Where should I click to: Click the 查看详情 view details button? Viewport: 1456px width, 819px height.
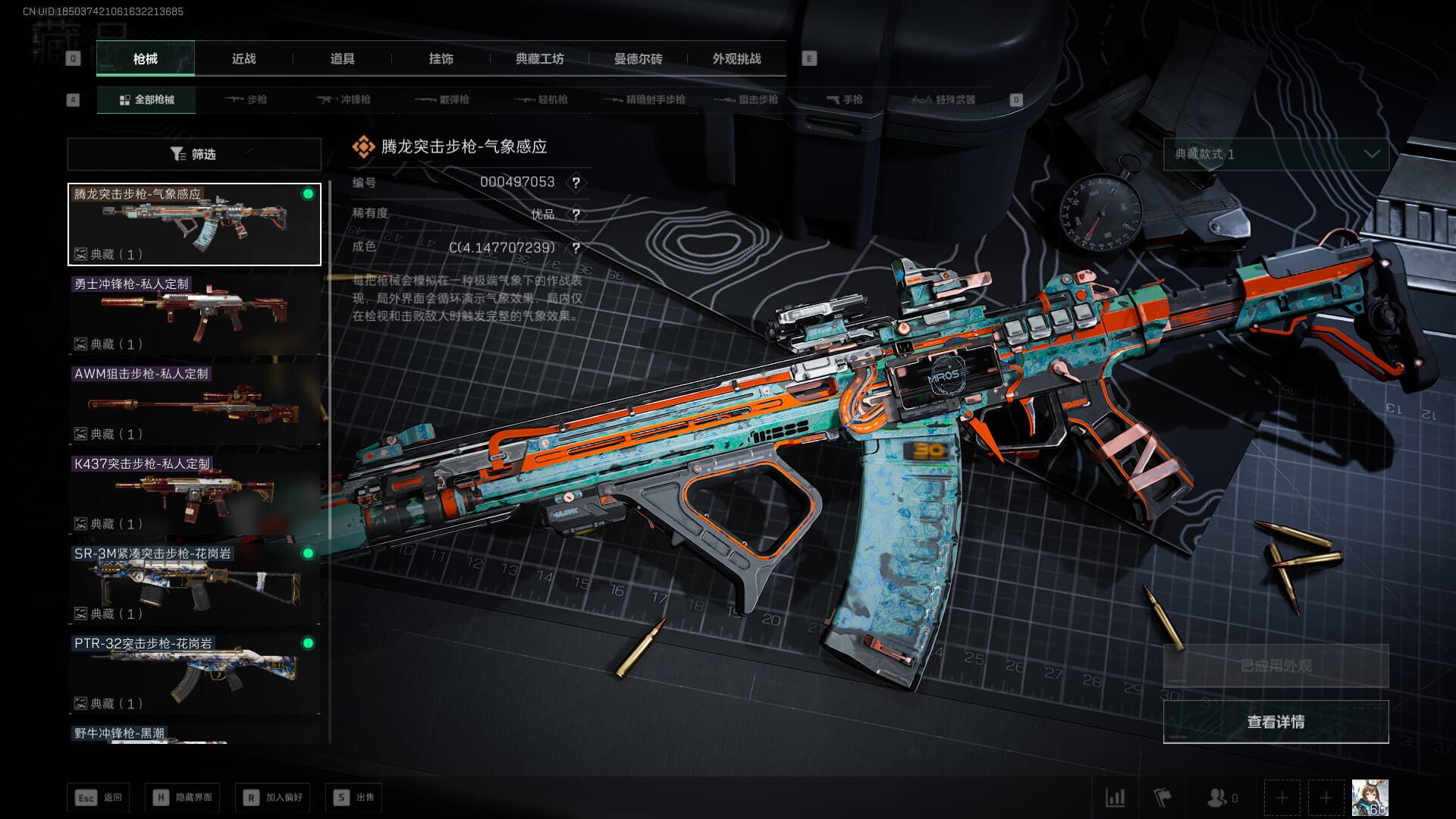tap(1276, 722)
